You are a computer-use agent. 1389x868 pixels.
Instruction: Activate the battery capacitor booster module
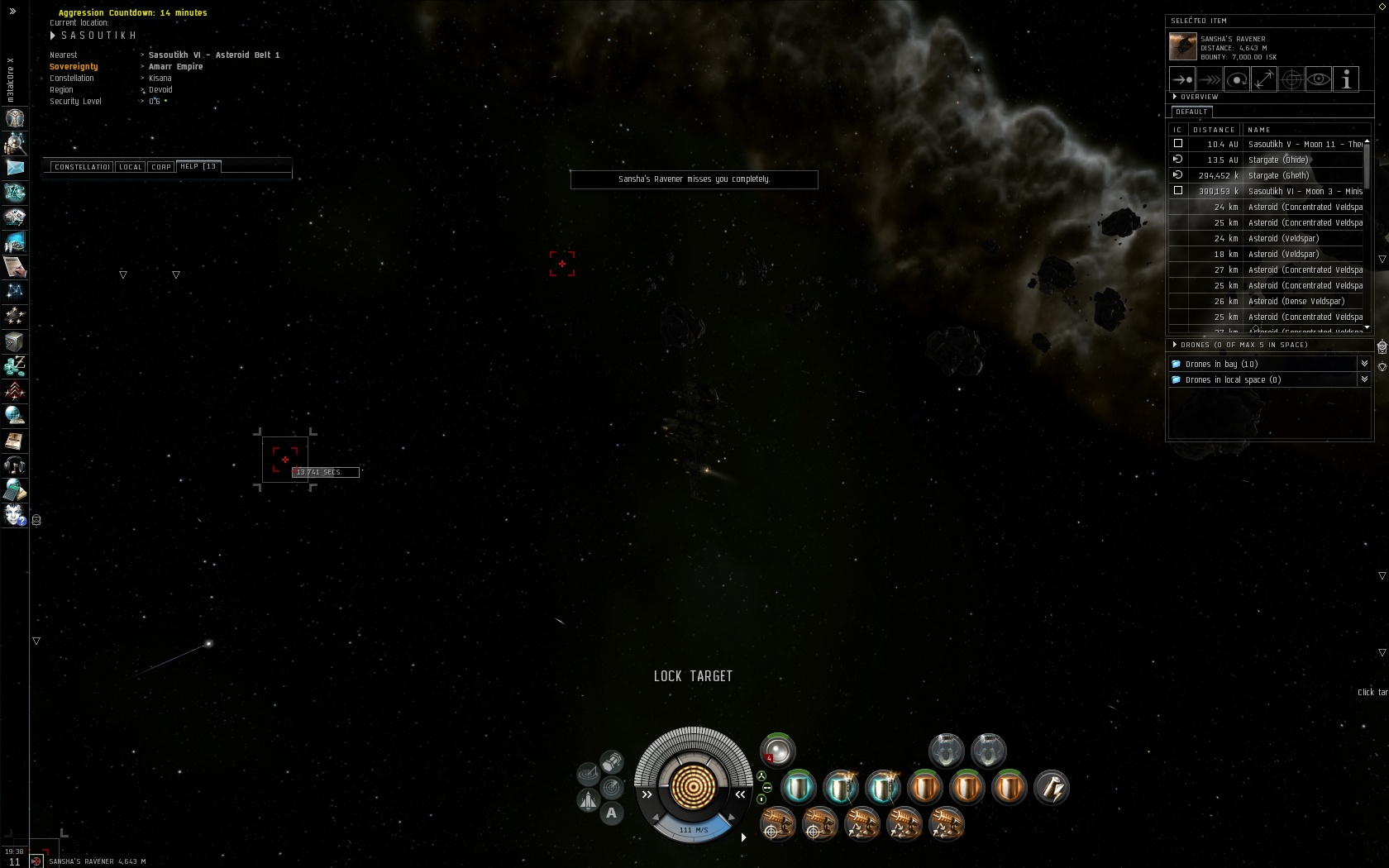[1051, 788]
